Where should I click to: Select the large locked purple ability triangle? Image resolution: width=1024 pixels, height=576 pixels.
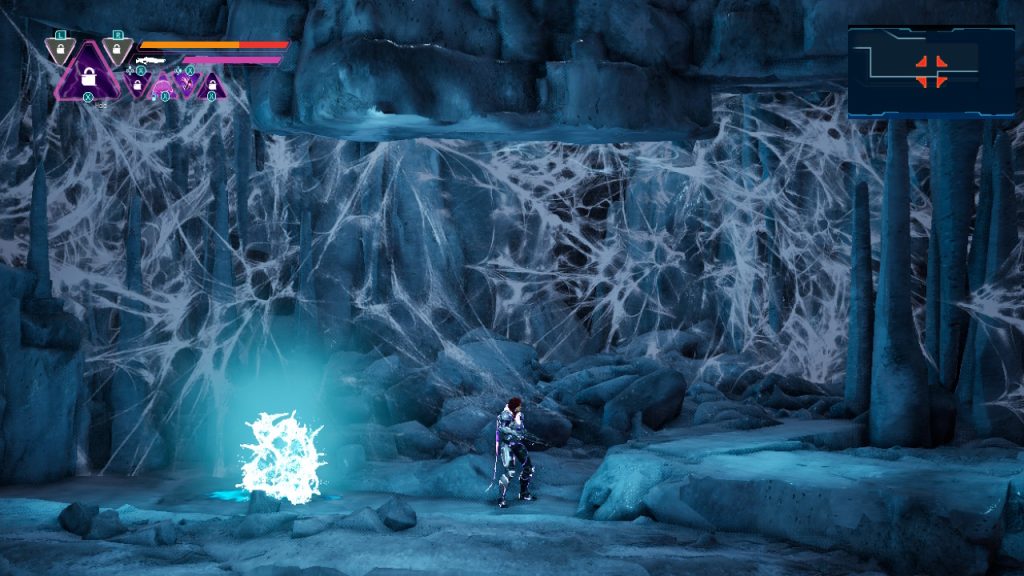coord(88,75)
